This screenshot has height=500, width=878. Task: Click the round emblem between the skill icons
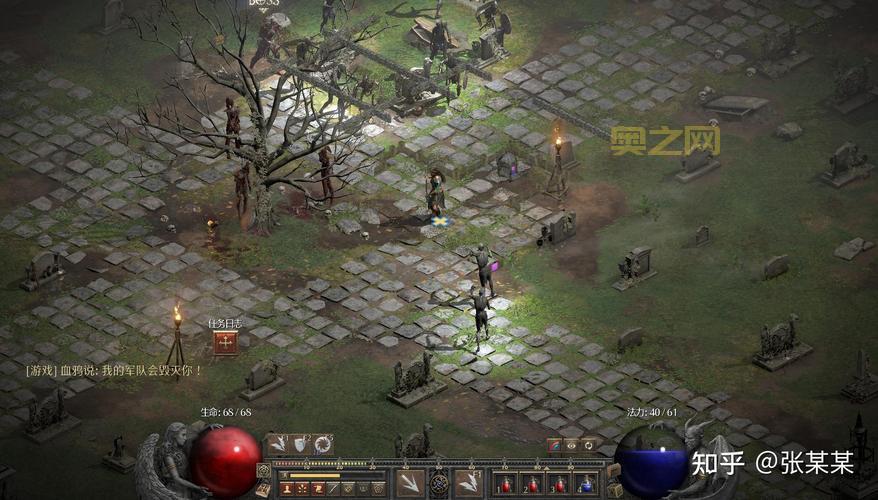438,483
